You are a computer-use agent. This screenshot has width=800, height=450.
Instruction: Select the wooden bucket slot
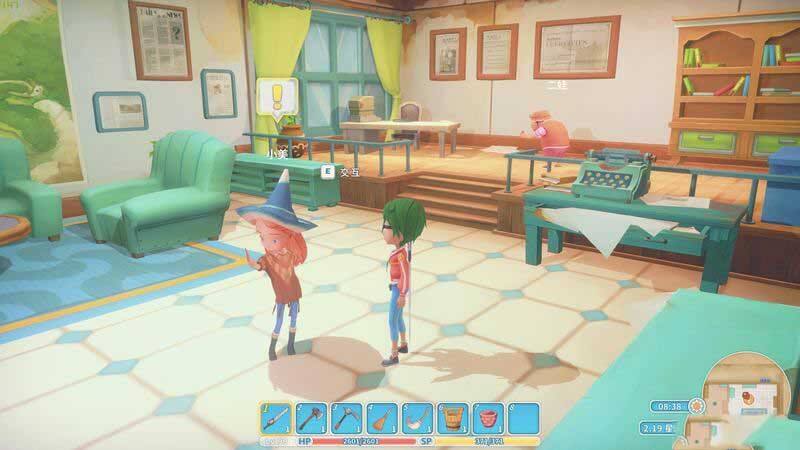coord(452,418)
